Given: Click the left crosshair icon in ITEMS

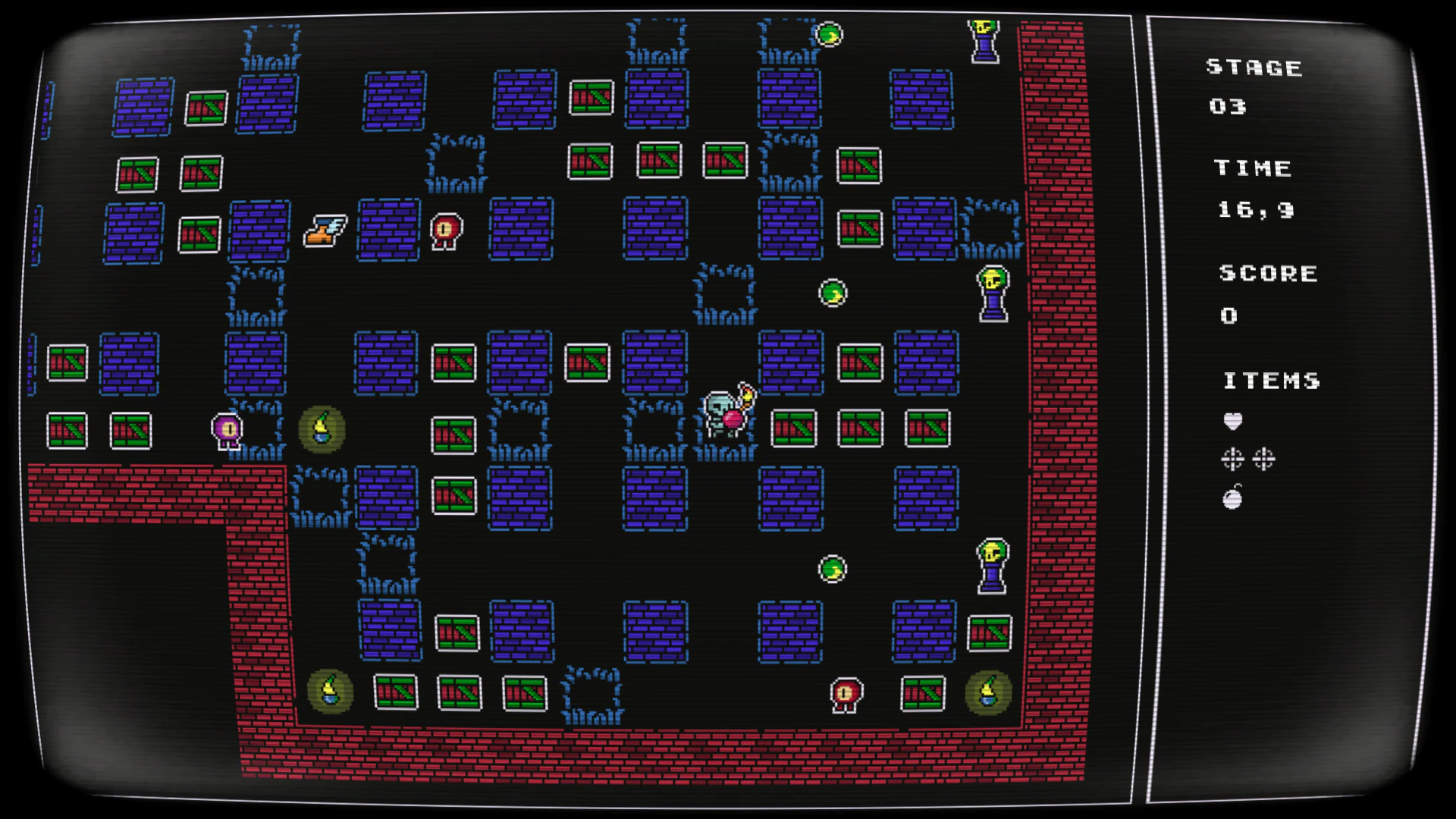Looking at the screenshot, I should (x=1232, y=459).
